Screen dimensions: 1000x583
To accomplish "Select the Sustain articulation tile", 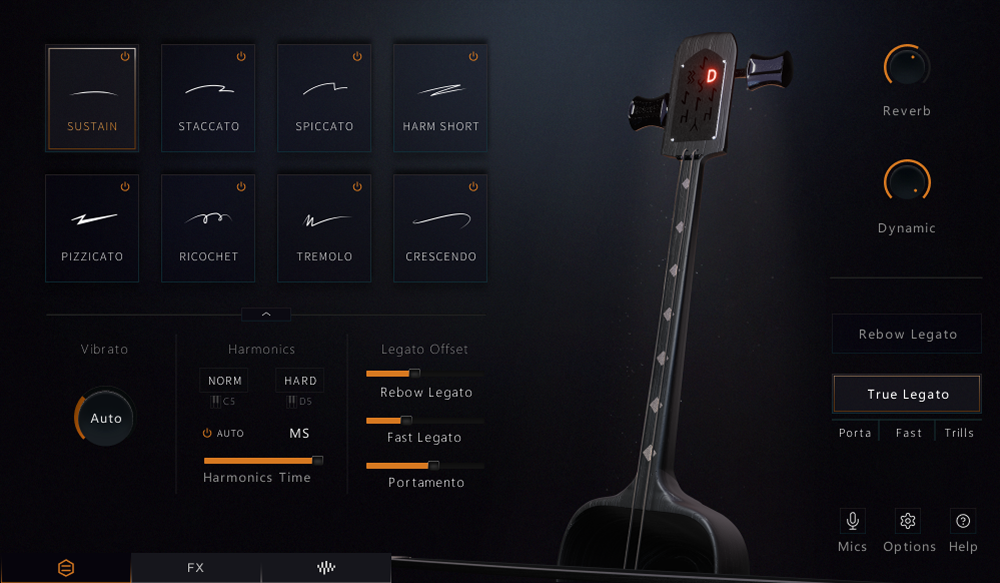I will (x=92, y=98).
